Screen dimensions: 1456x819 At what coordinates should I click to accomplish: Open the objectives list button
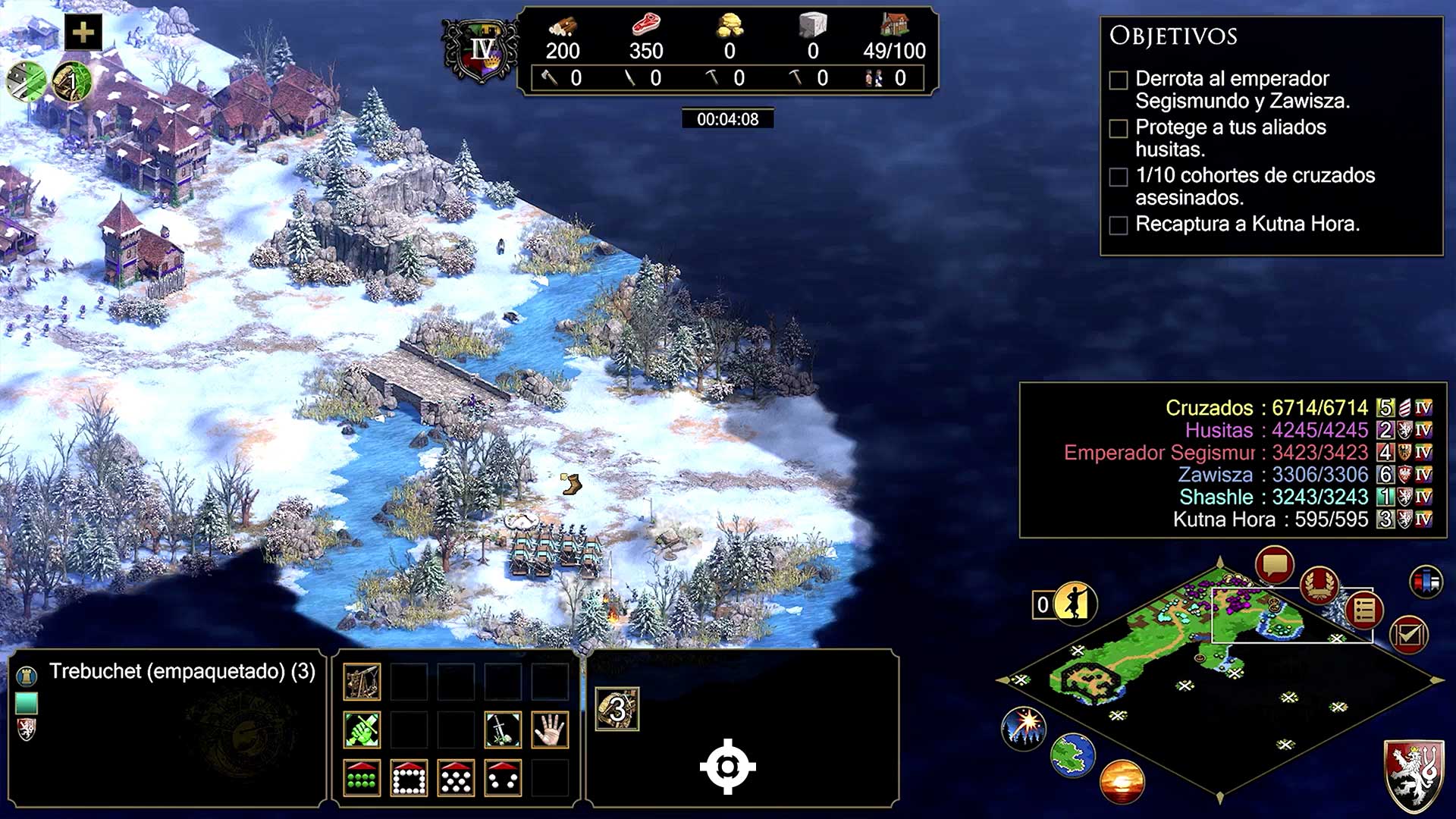pyautogui.click(x=1363, y=610)
